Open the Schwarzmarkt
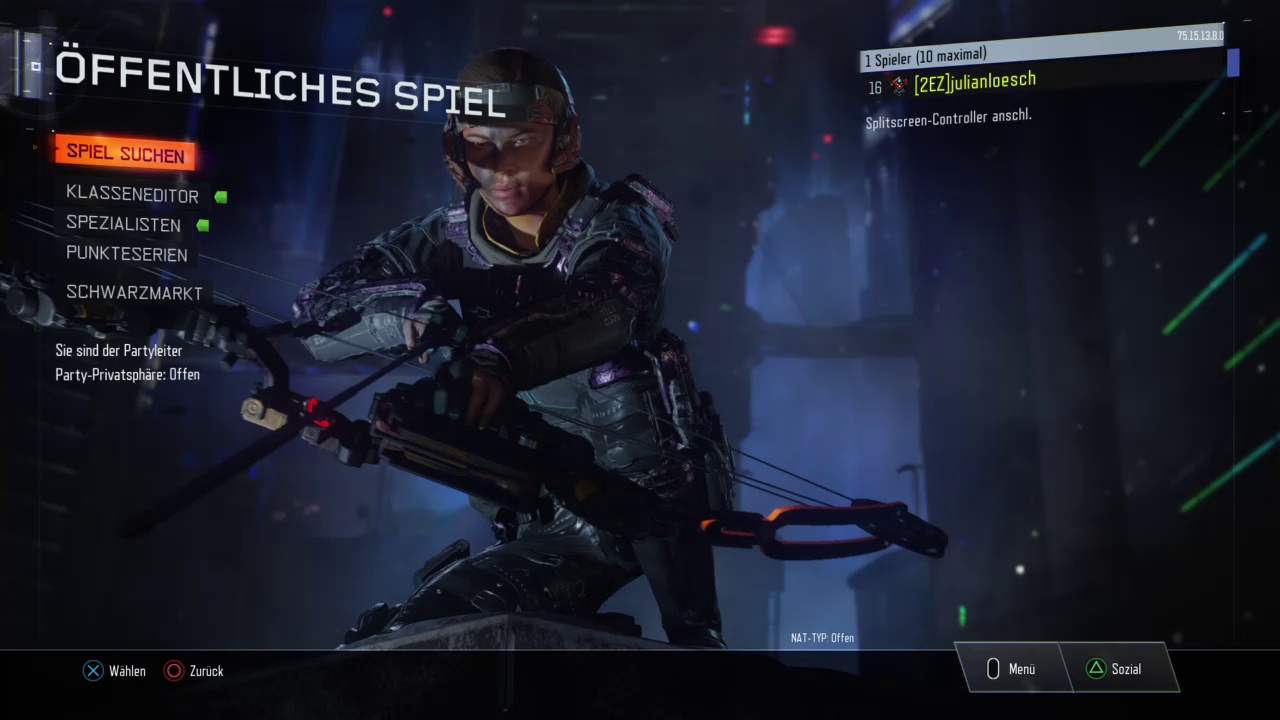 point(134,293)
